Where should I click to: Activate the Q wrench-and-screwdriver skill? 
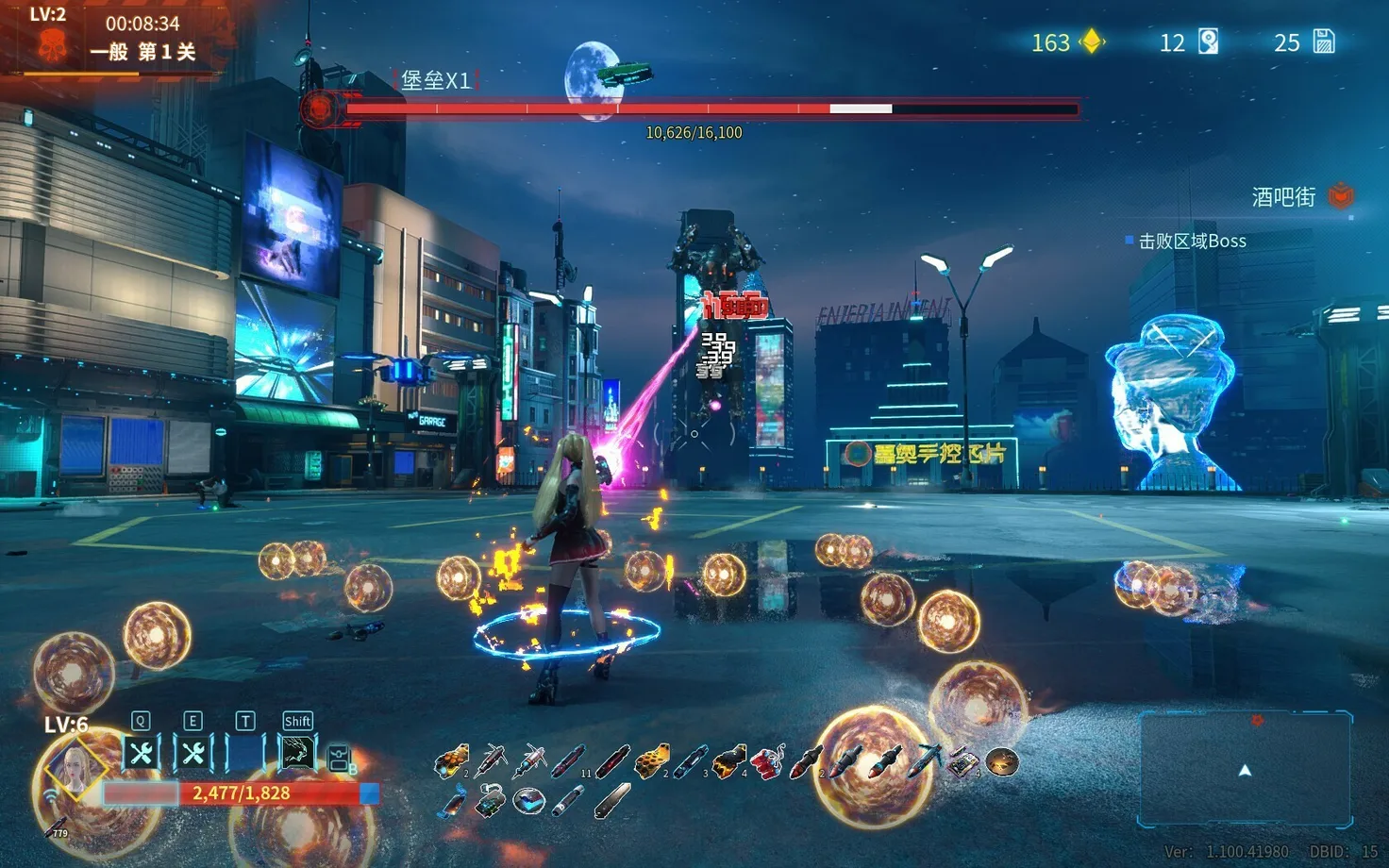coord(142,753)
